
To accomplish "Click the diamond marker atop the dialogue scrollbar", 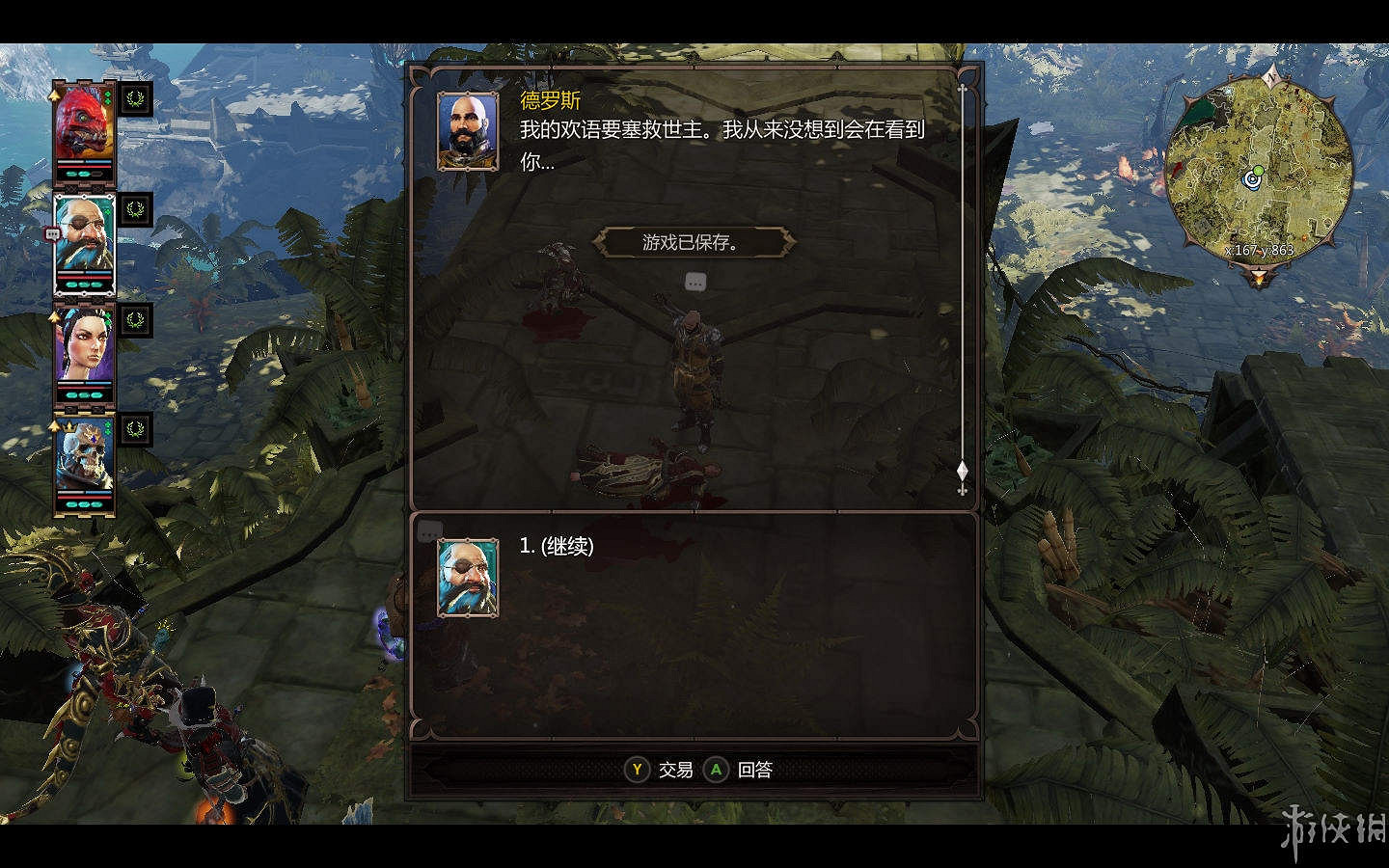I will click(963, 469).
